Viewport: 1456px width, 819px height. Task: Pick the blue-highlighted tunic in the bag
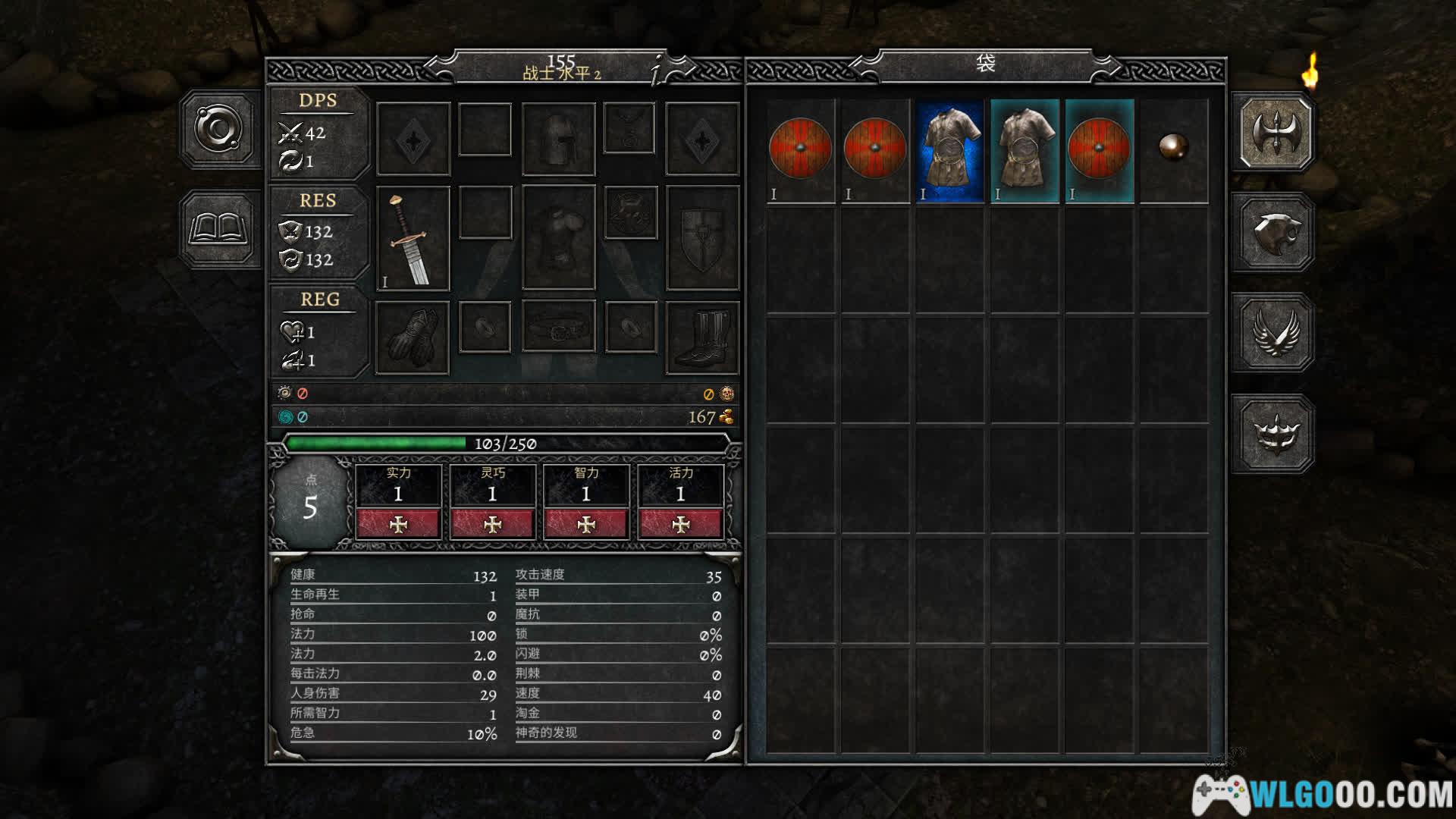949,151
